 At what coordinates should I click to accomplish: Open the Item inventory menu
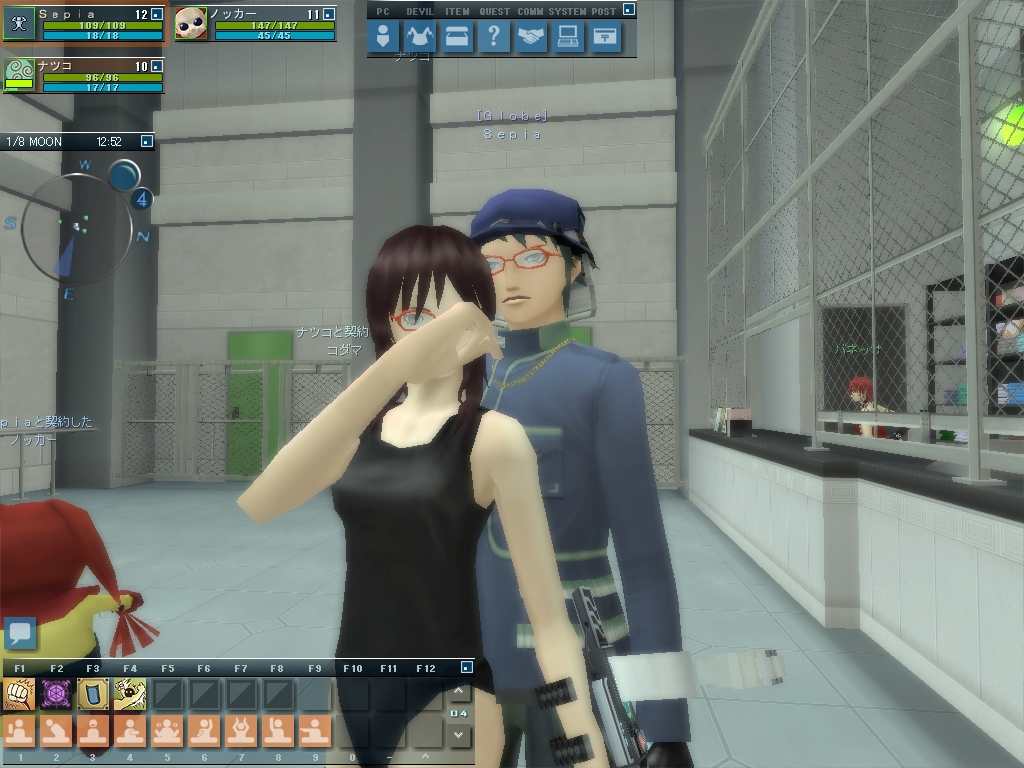[x=457, y=38]
